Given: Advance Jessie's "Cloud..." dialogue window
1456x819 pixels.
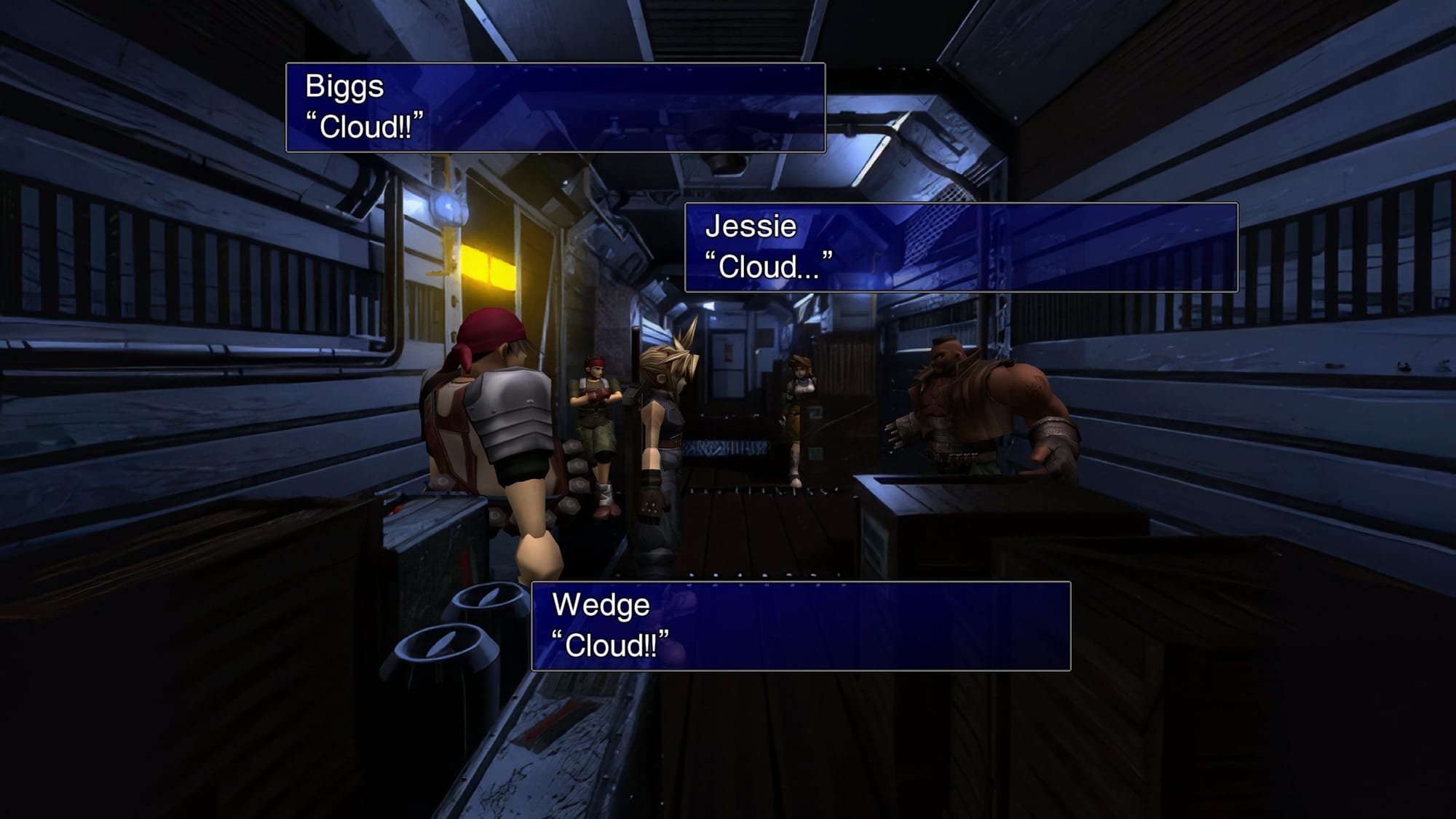Looking at the screenshot, I should [x=961, y=248].
